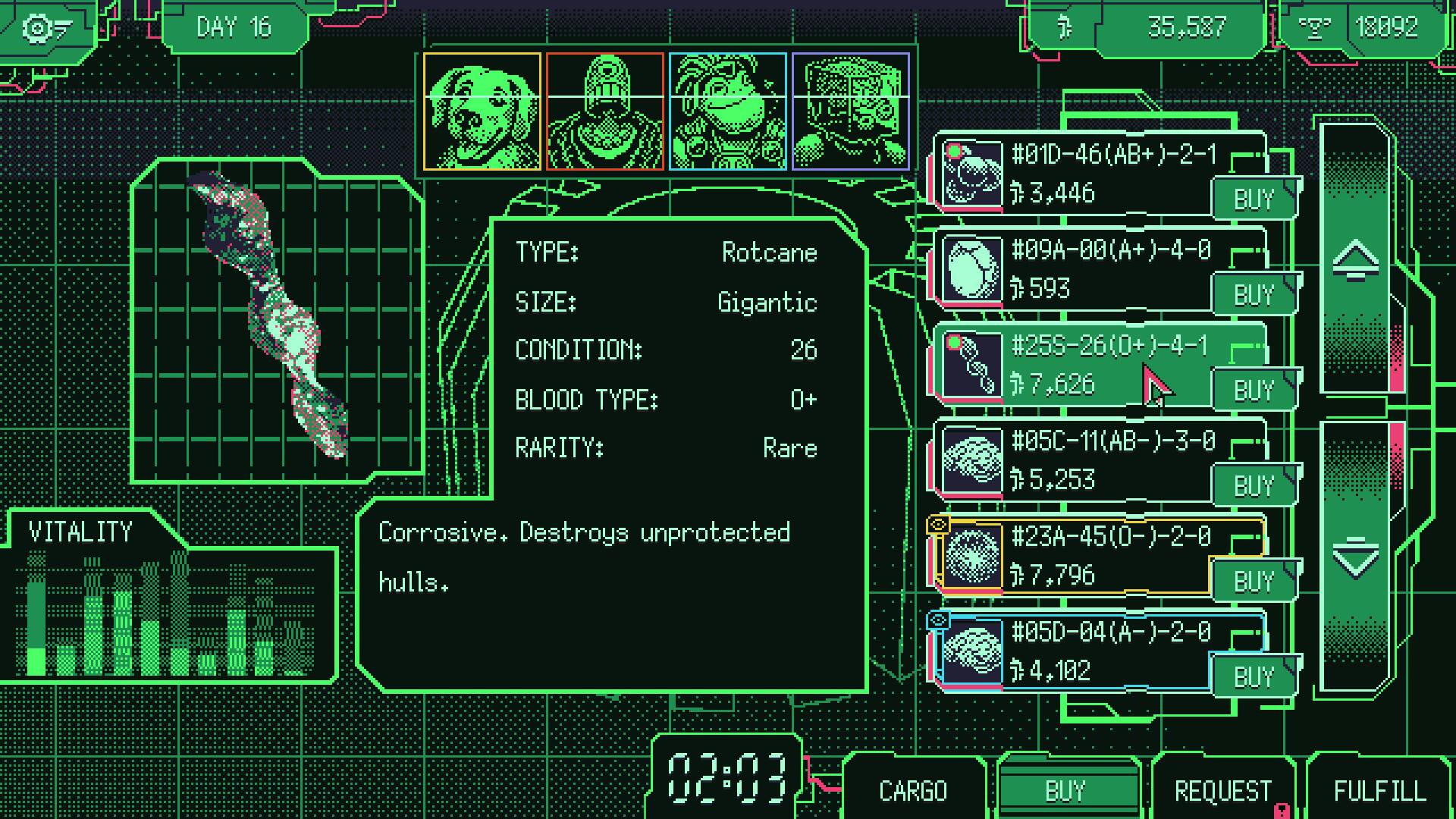Select the helmeted crew member portrait

(x=605, y=112)
